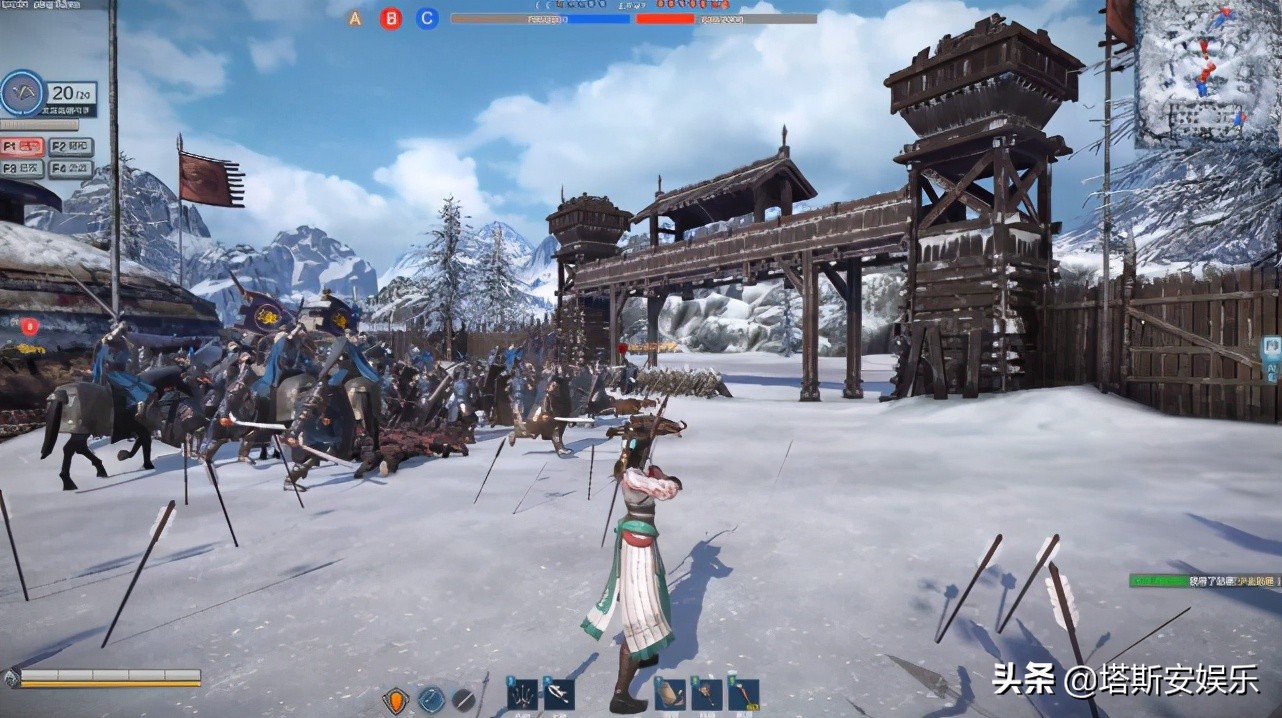The image size is (1282, 718).
Task: Click the dark round spear icon
Action: click(463, 700)
